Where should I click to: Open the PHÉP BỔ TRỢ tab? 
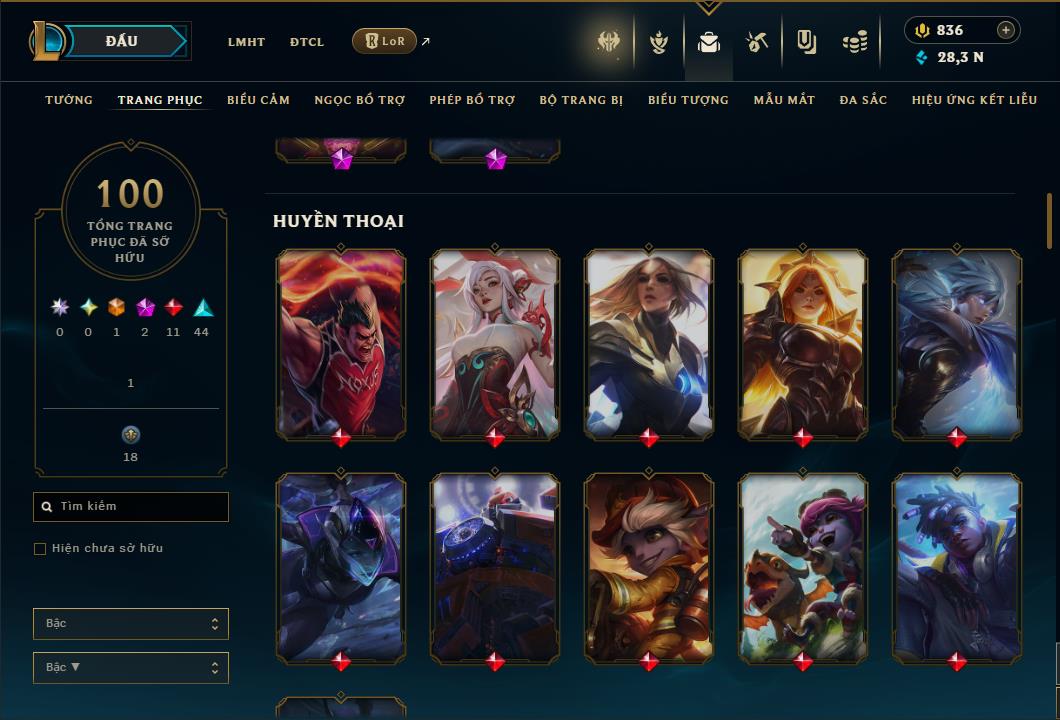coord(472,100)
